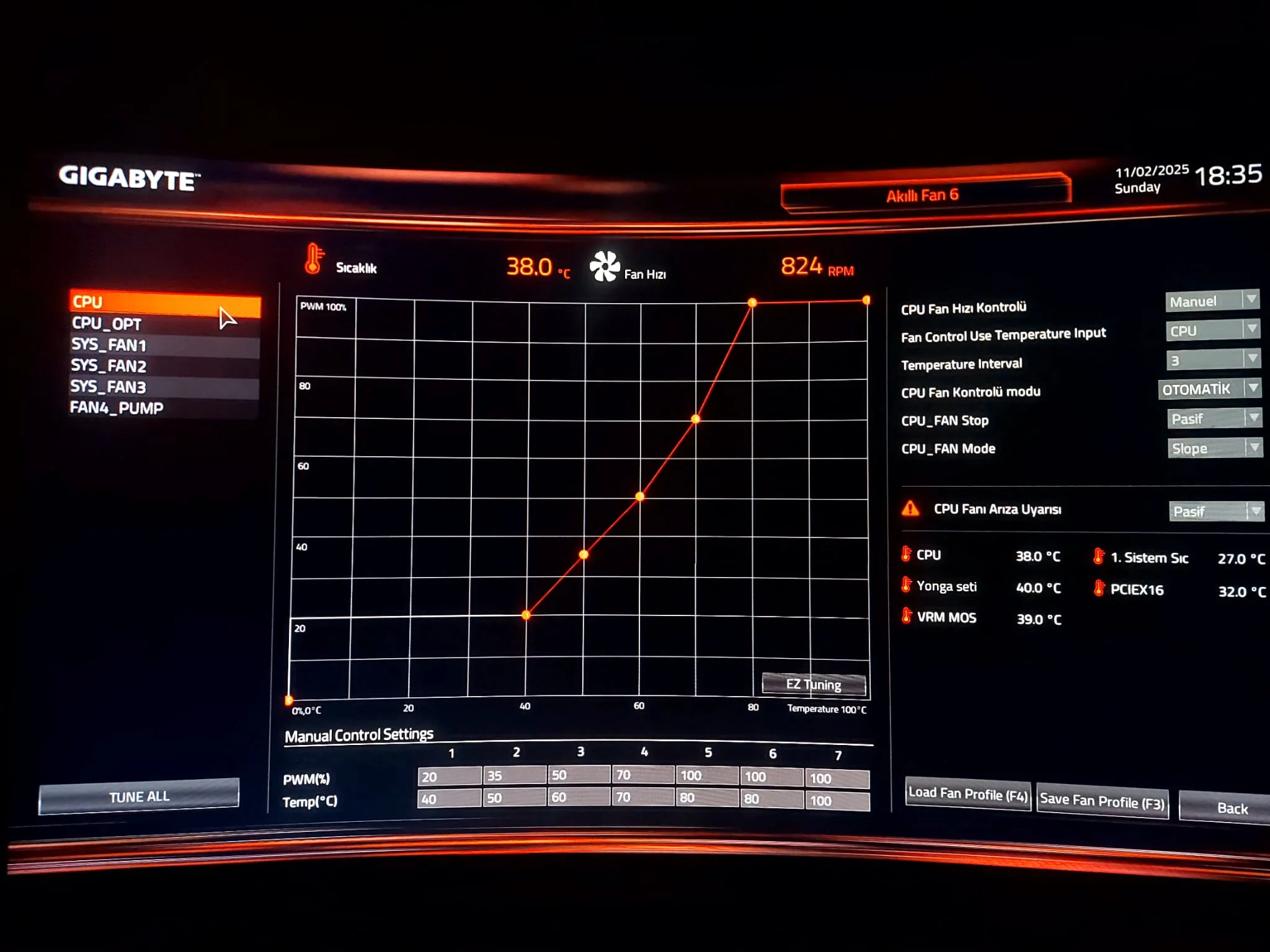Toggle the CPU_FAN Stop dropdown
1270x952 pixels.
pos(1214,419)
